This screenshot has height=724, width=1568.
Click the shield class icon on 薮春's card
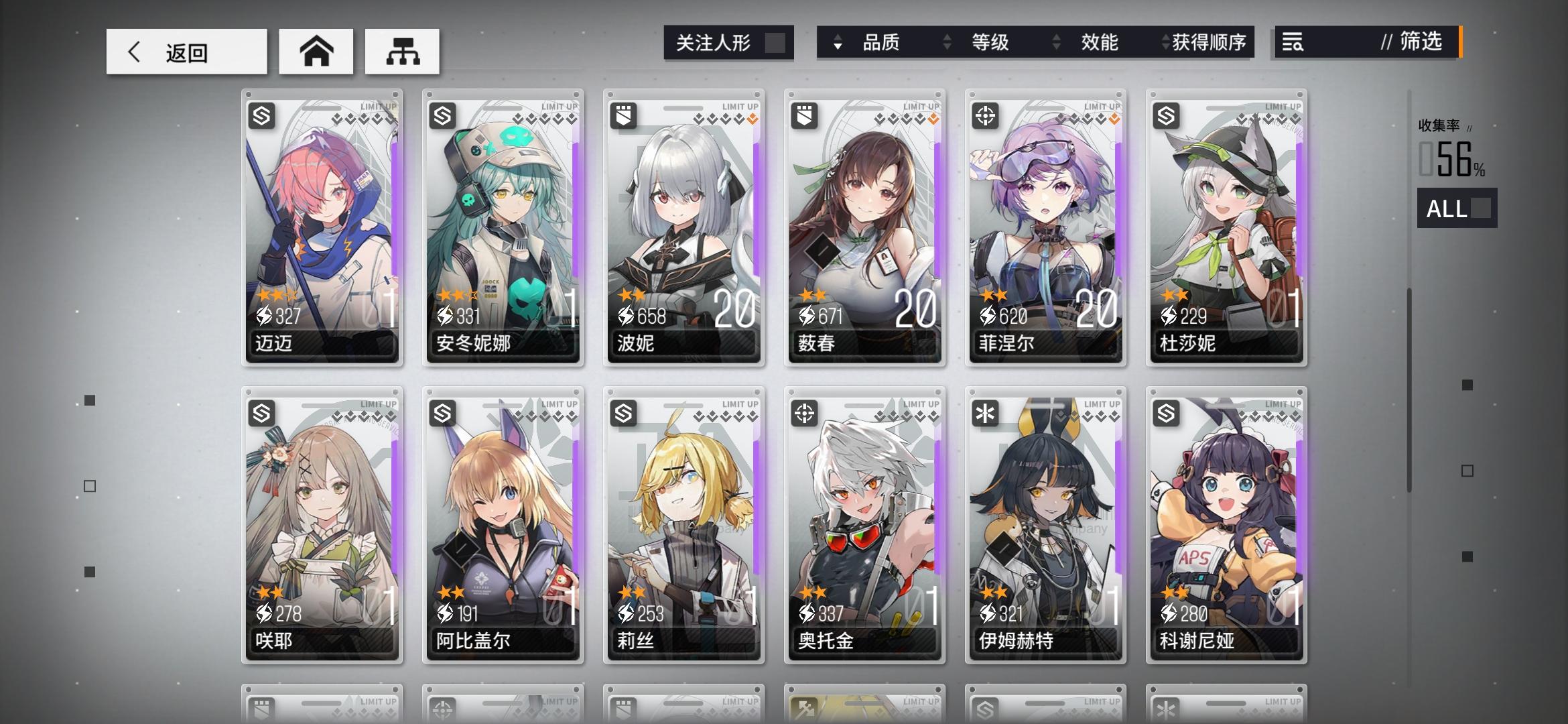click(804, 115)
